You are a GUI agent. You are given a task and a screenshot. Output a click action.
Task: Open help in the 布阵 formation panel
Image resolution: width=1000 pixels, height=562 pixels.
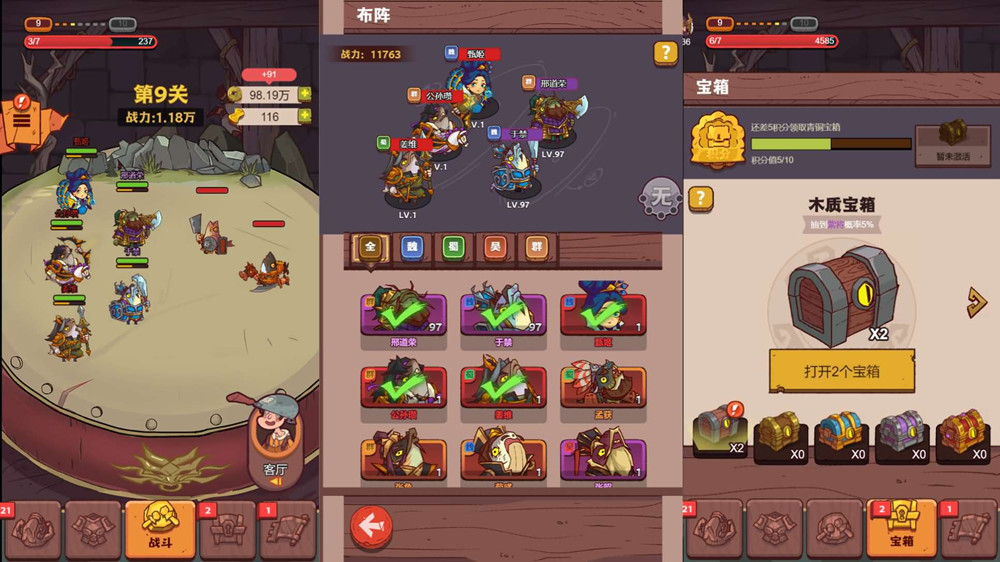click(665, 53)
